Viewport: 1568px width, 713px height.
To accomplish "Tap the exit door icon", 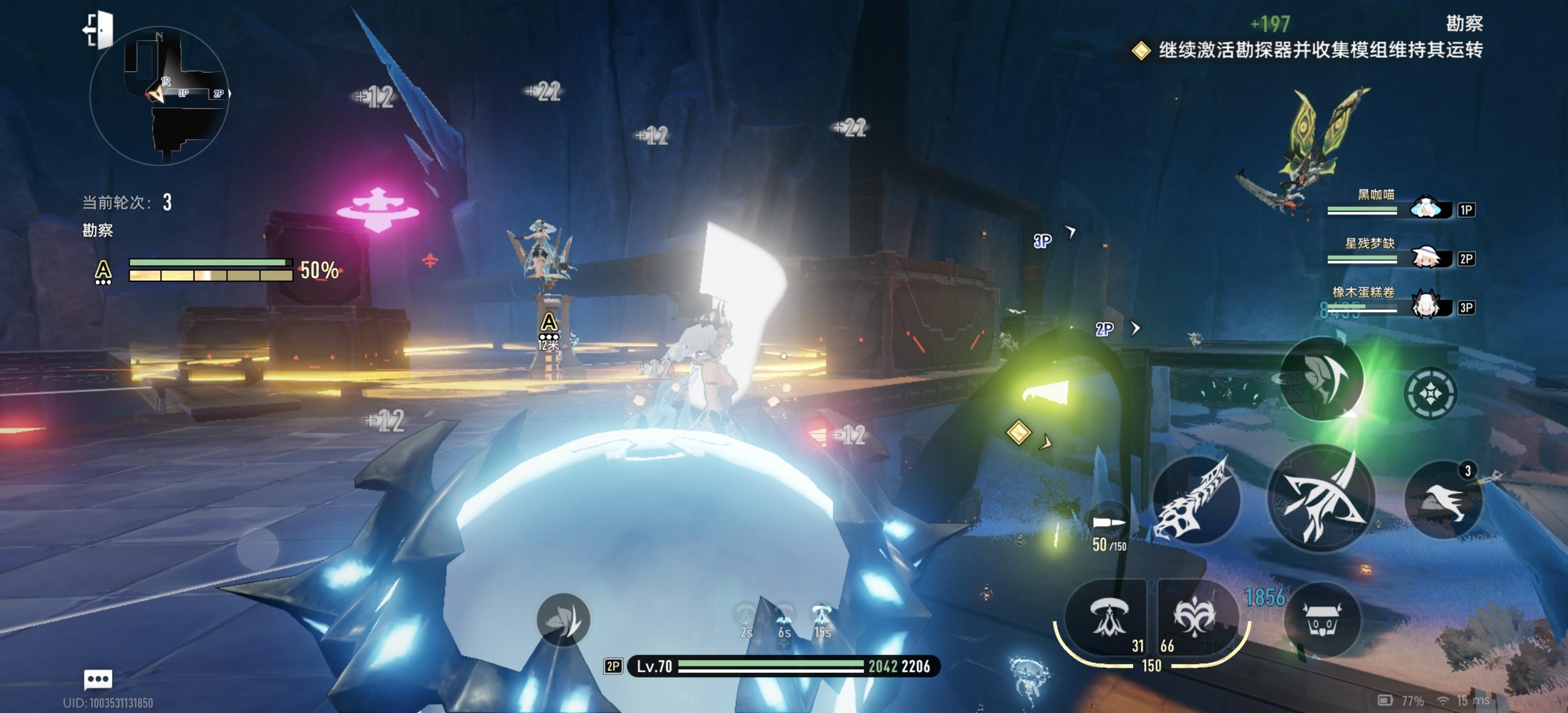I will tap(98, 29).
